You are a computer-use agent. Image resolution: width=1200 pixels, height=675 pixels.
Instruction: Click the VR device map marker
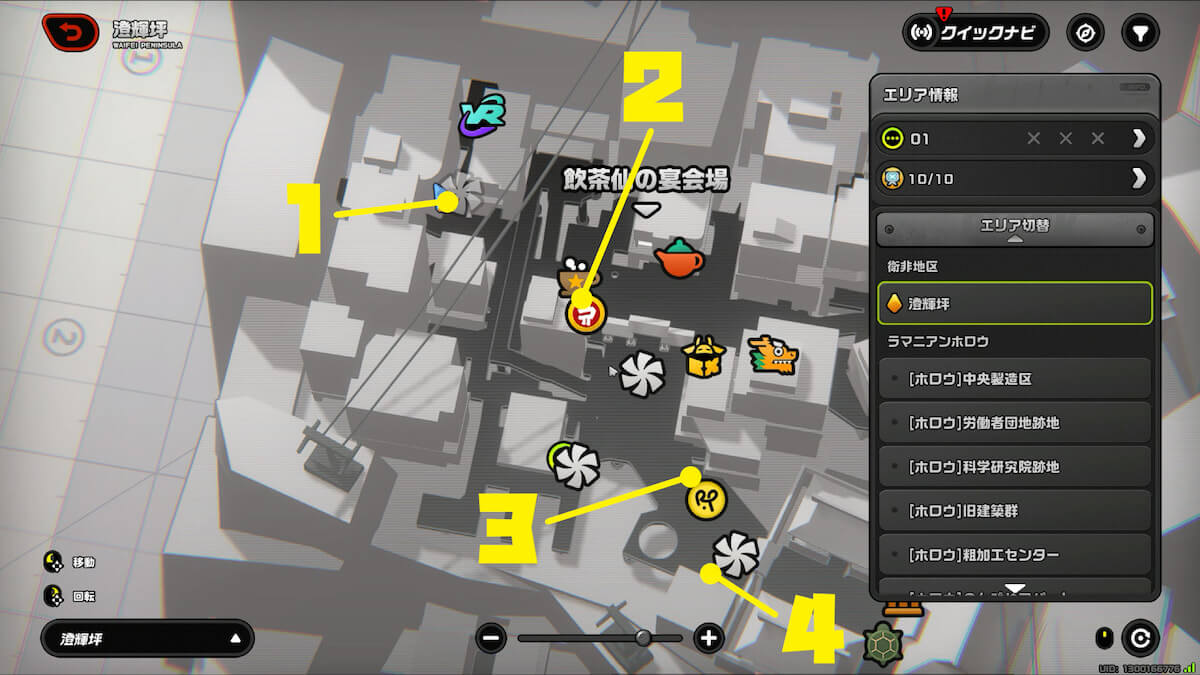[x=482, y=117]
